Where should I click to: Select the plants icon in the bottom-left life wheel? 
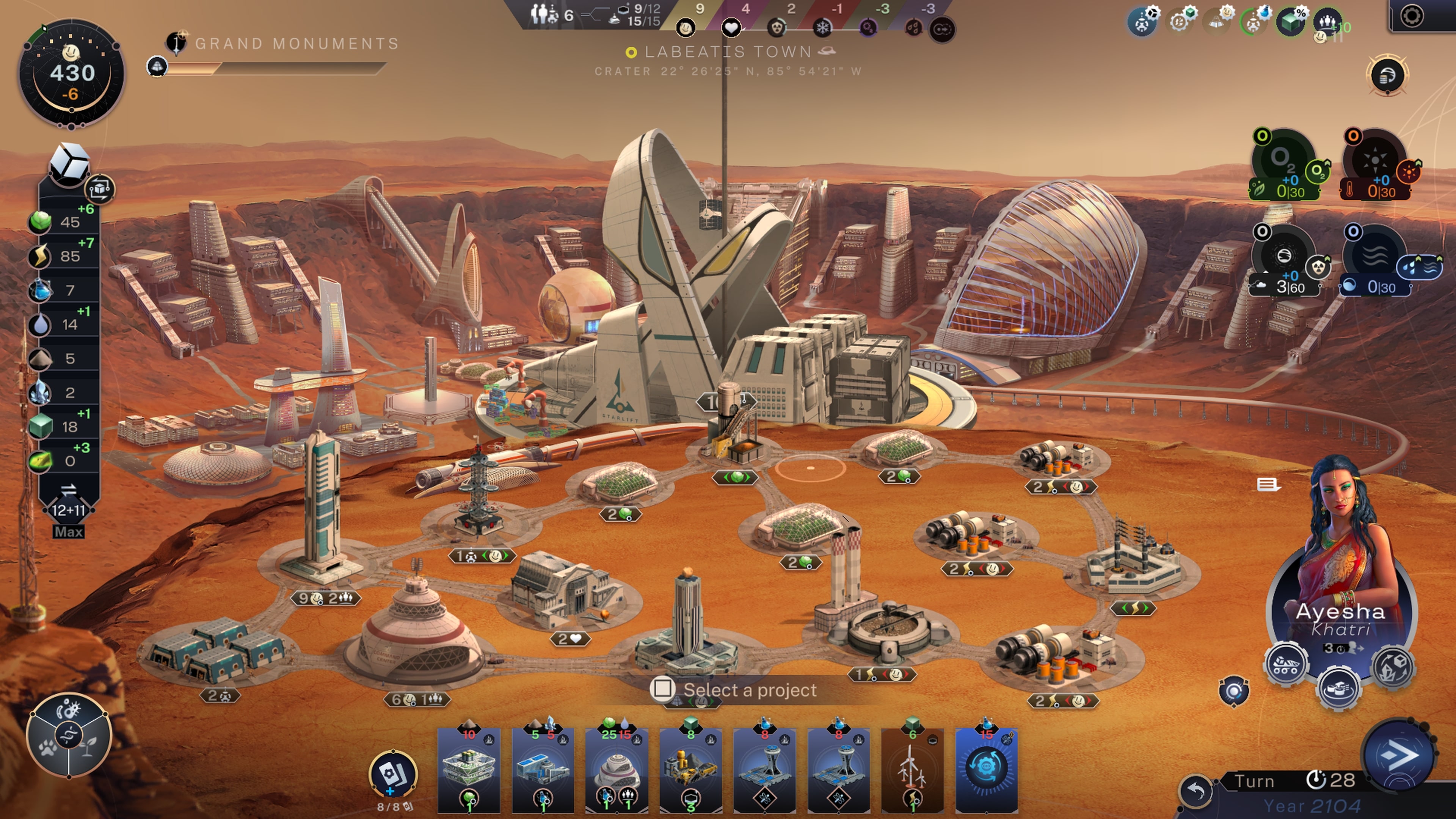coord(89,747)
